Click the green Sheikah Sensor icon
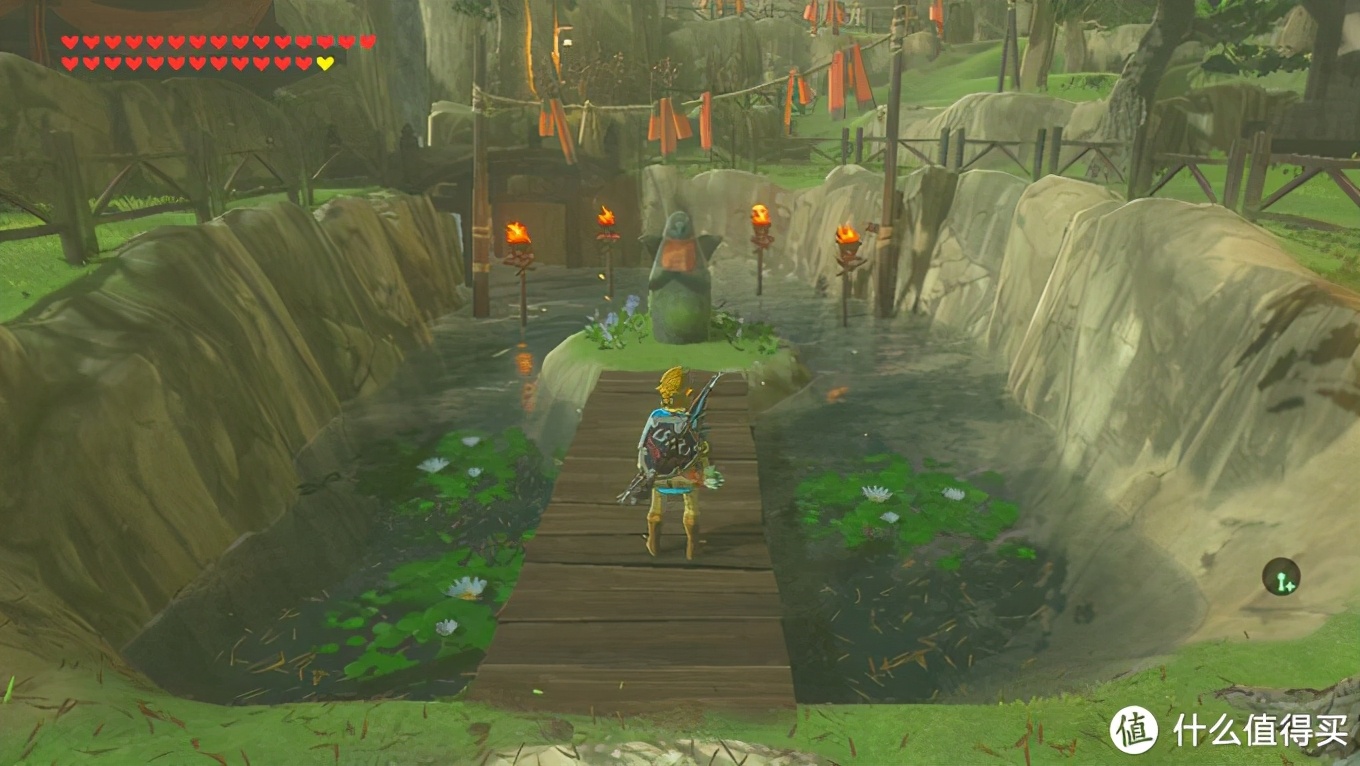 coord(1280,577)
